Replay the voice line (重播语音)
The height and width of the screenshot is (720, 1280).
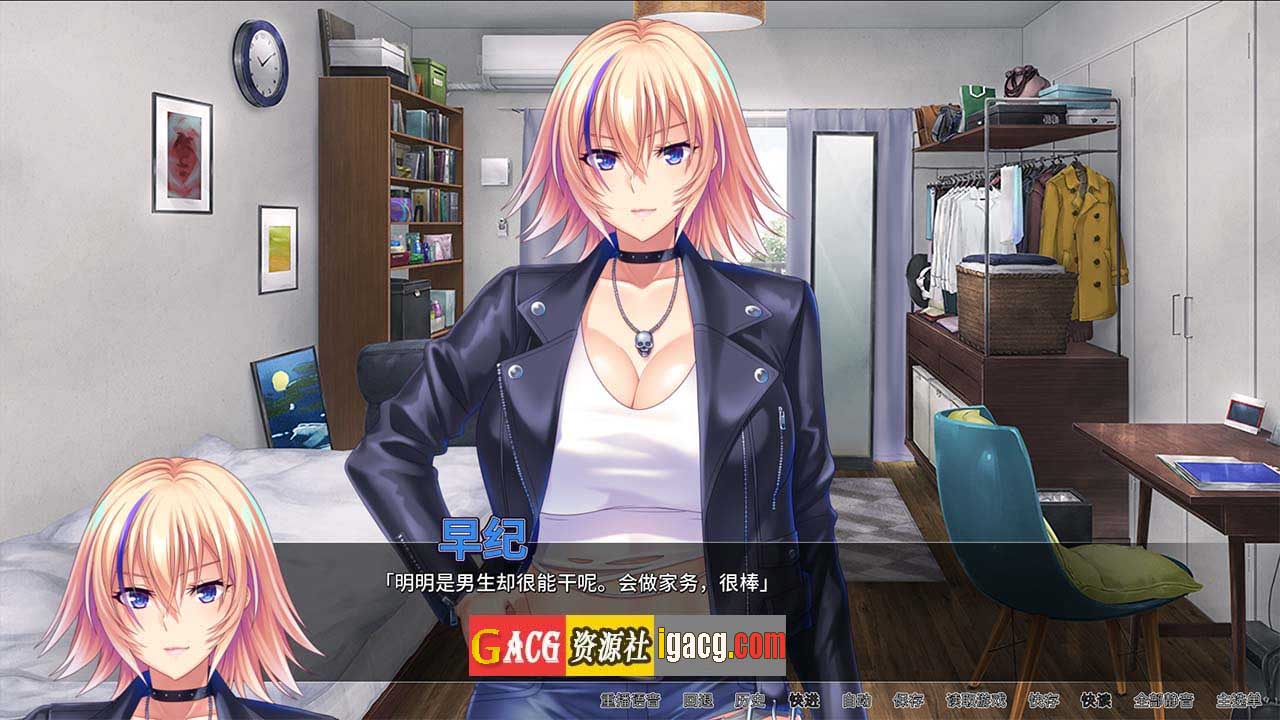627,700
